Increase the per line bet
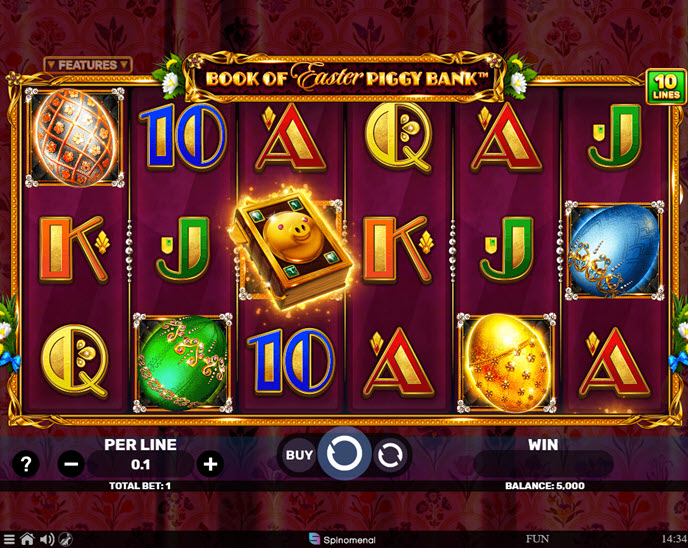 coord(210,463)
